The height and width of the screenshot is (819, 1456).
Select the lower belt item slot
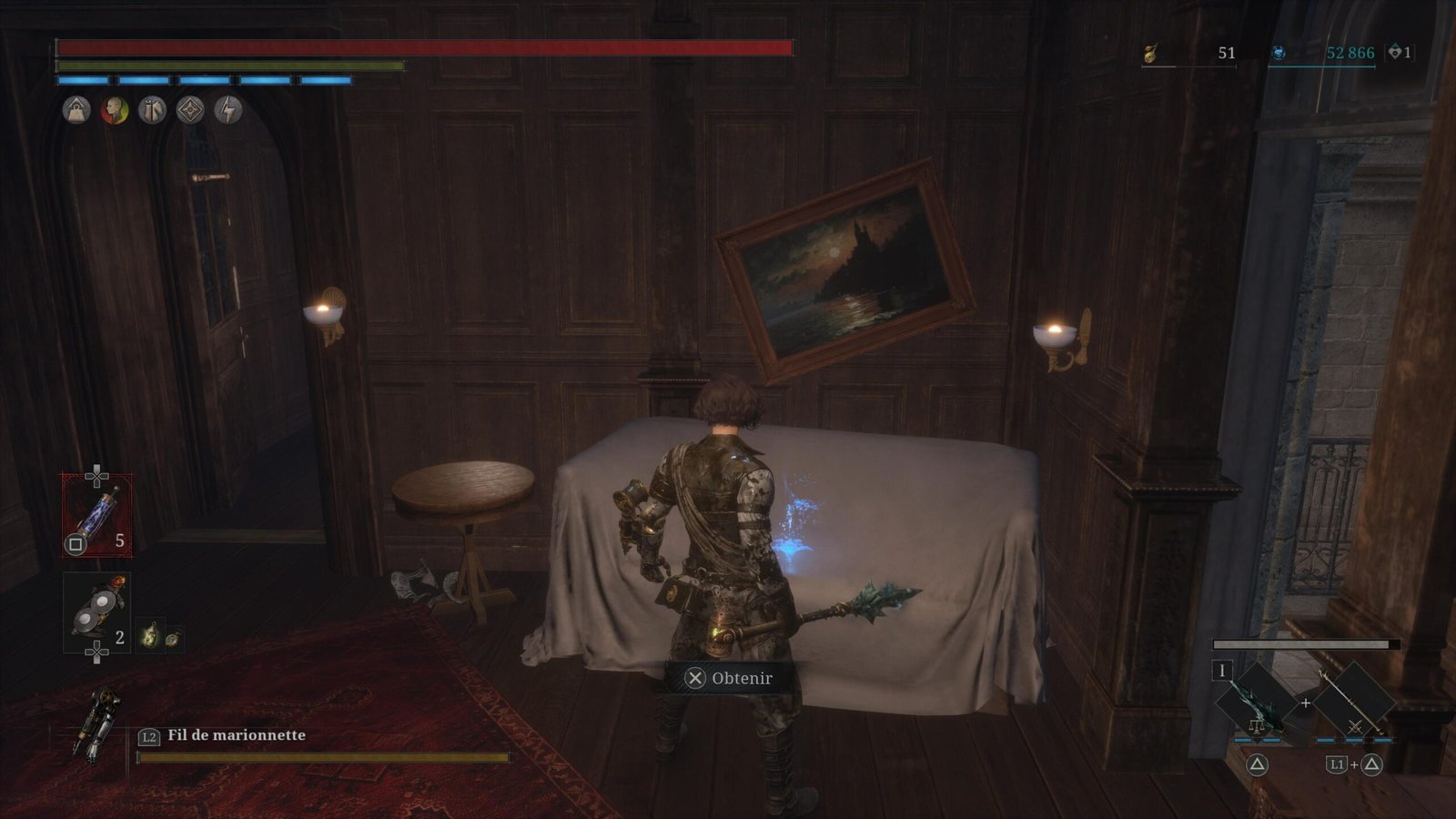[96, 612]
